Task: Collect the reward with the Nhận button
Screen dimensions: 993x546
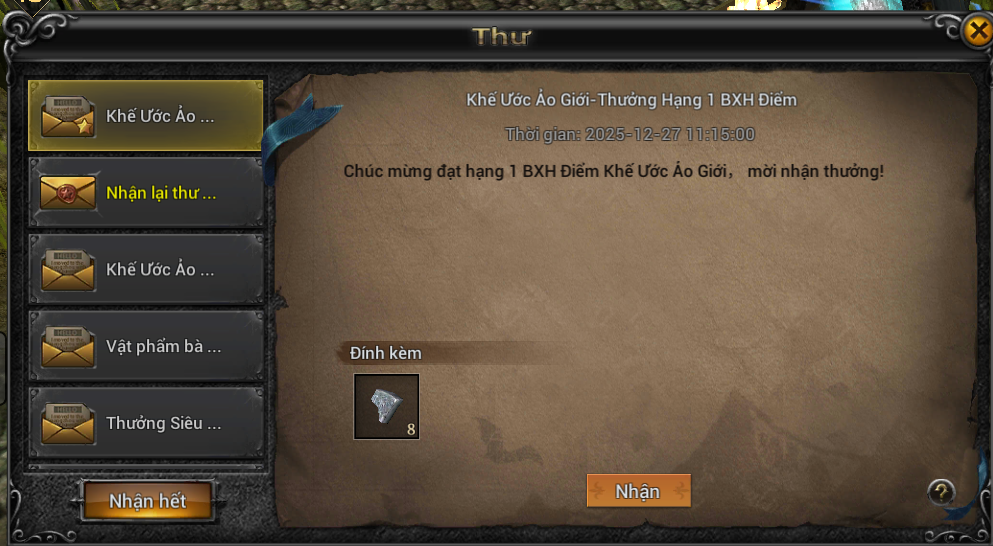Action: (x=638, y=491)
